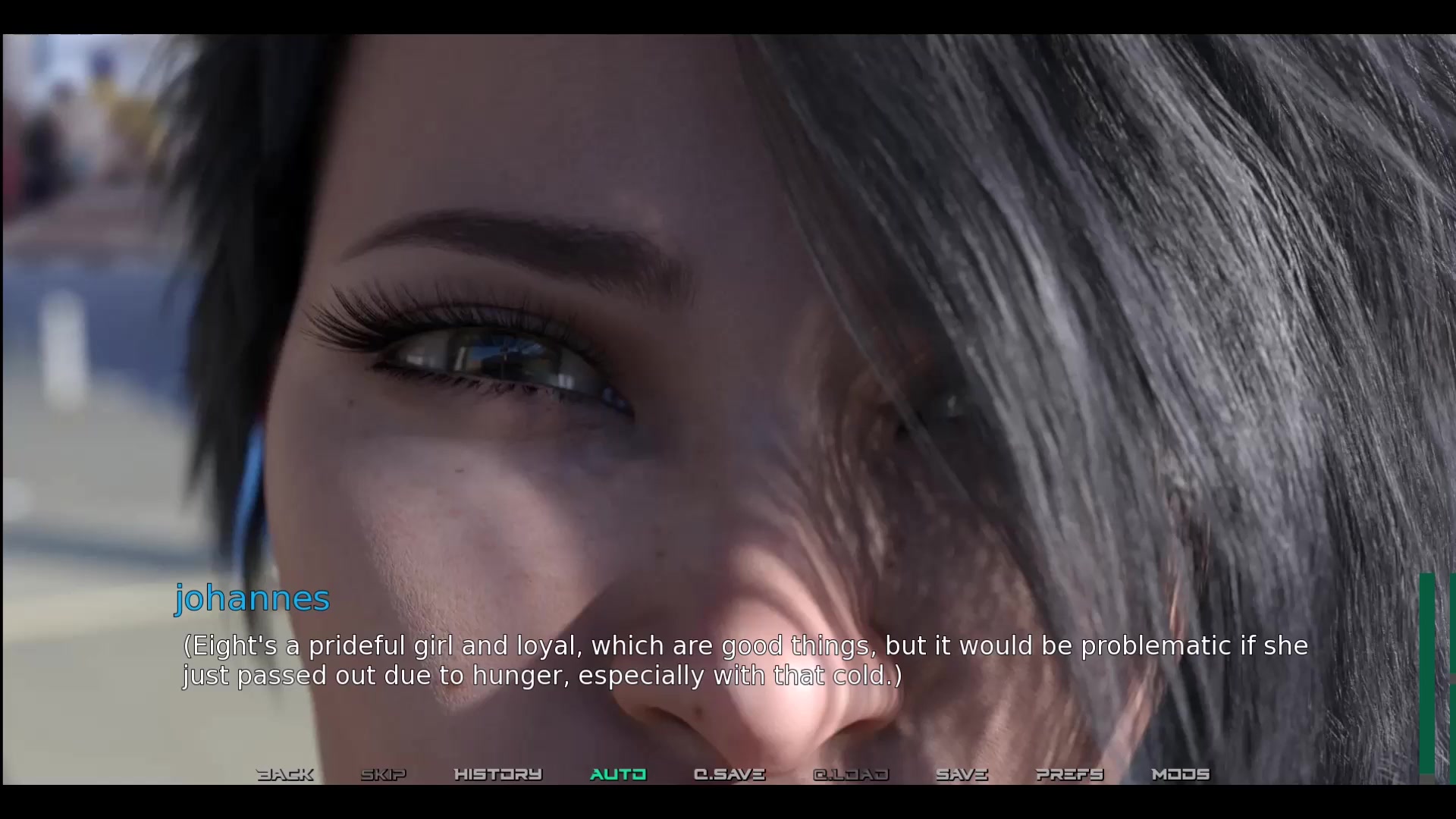Open Prefs settings menu
Screen dimensions: 1456x819
(1070, 774)
